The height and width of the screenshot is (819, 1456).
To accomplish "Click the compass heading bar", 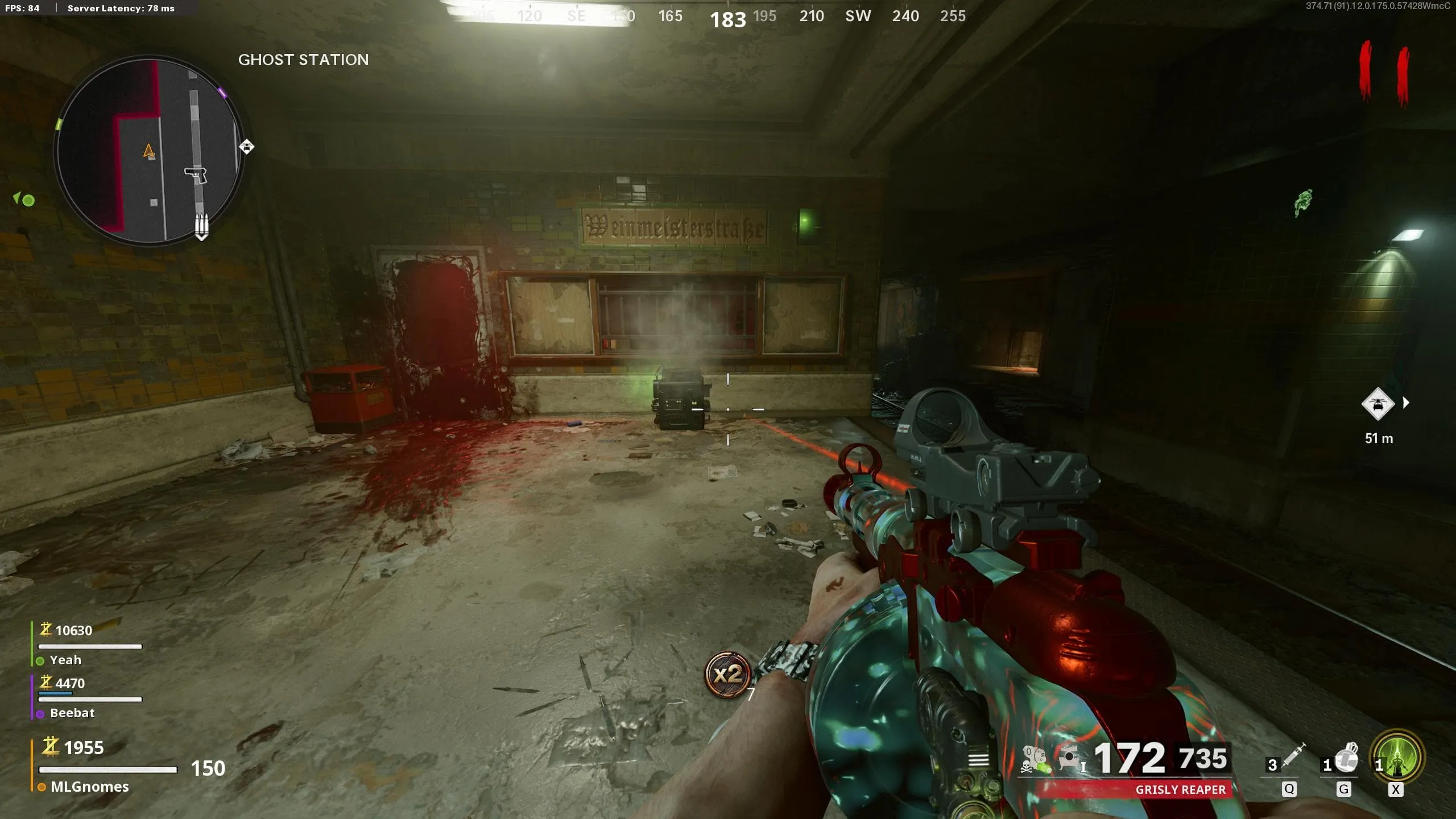I will click(728, 17).
